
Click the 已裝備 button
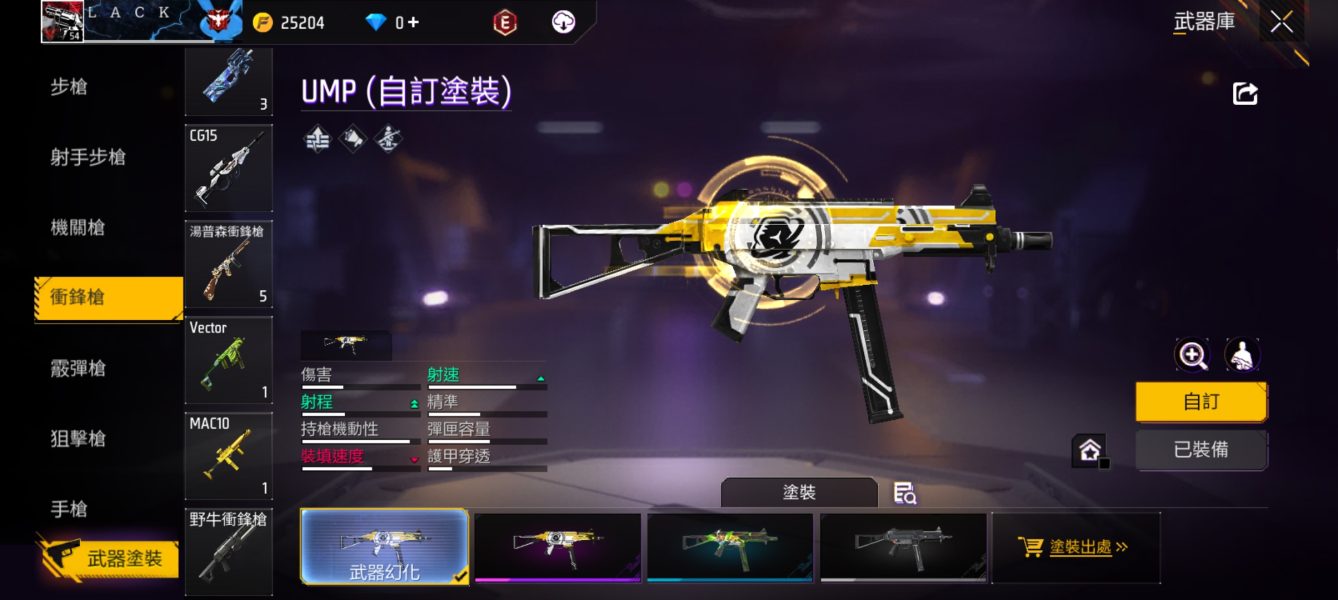1201,450
